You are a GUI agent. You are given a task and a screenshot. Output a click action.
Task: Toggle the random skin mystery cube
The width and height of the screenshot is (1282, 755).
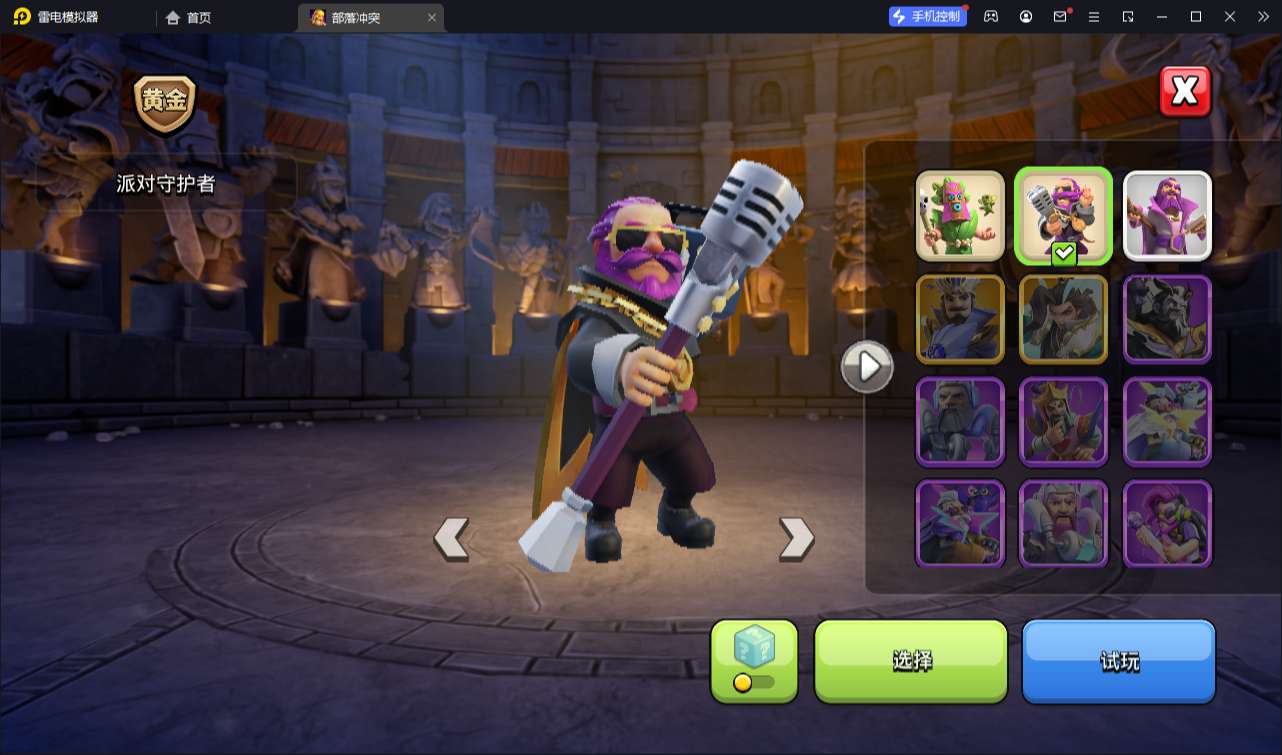coord(754,660)
